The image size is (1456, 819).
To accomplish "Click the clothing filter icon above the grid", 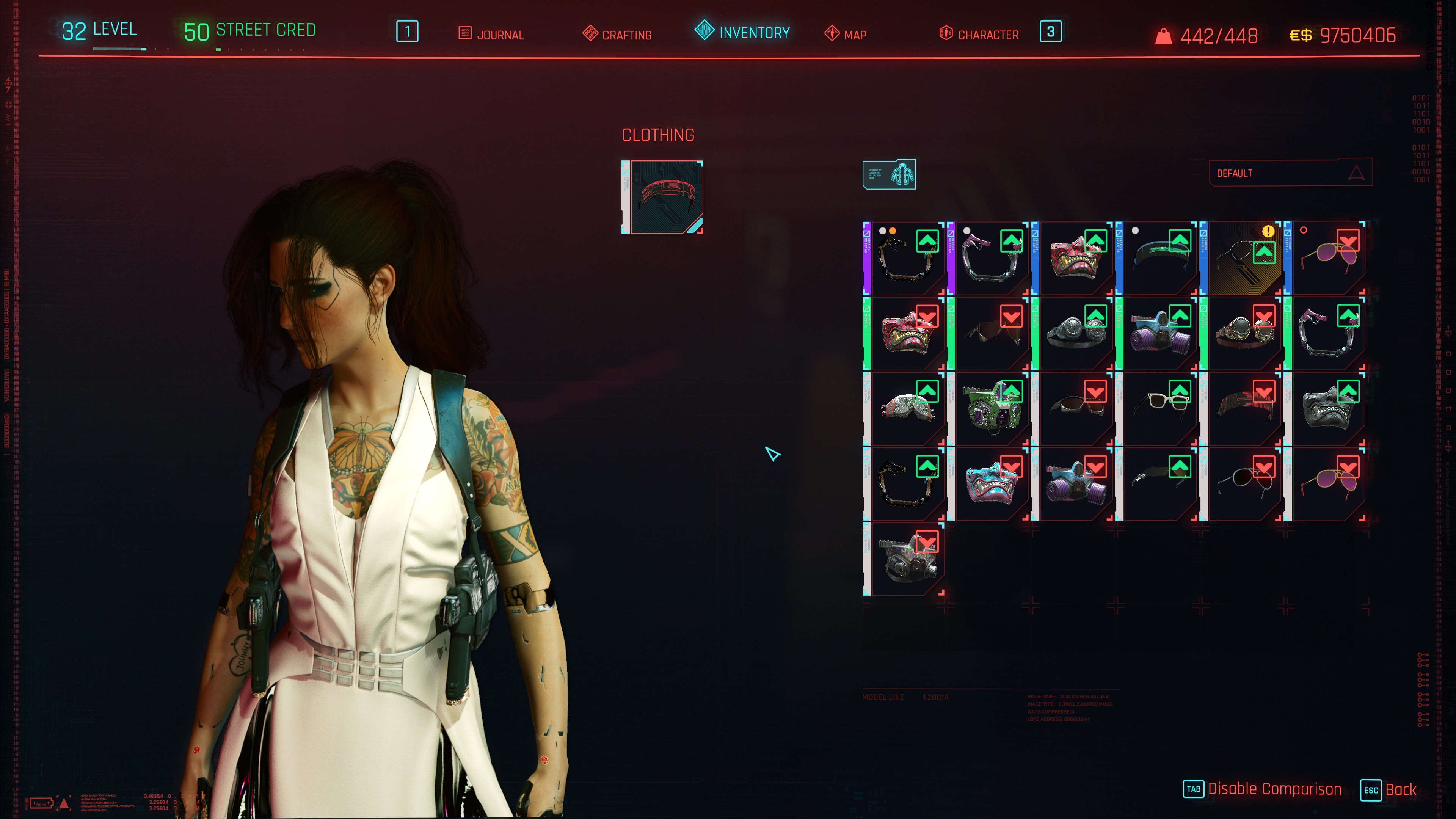I will click(888, 174).
